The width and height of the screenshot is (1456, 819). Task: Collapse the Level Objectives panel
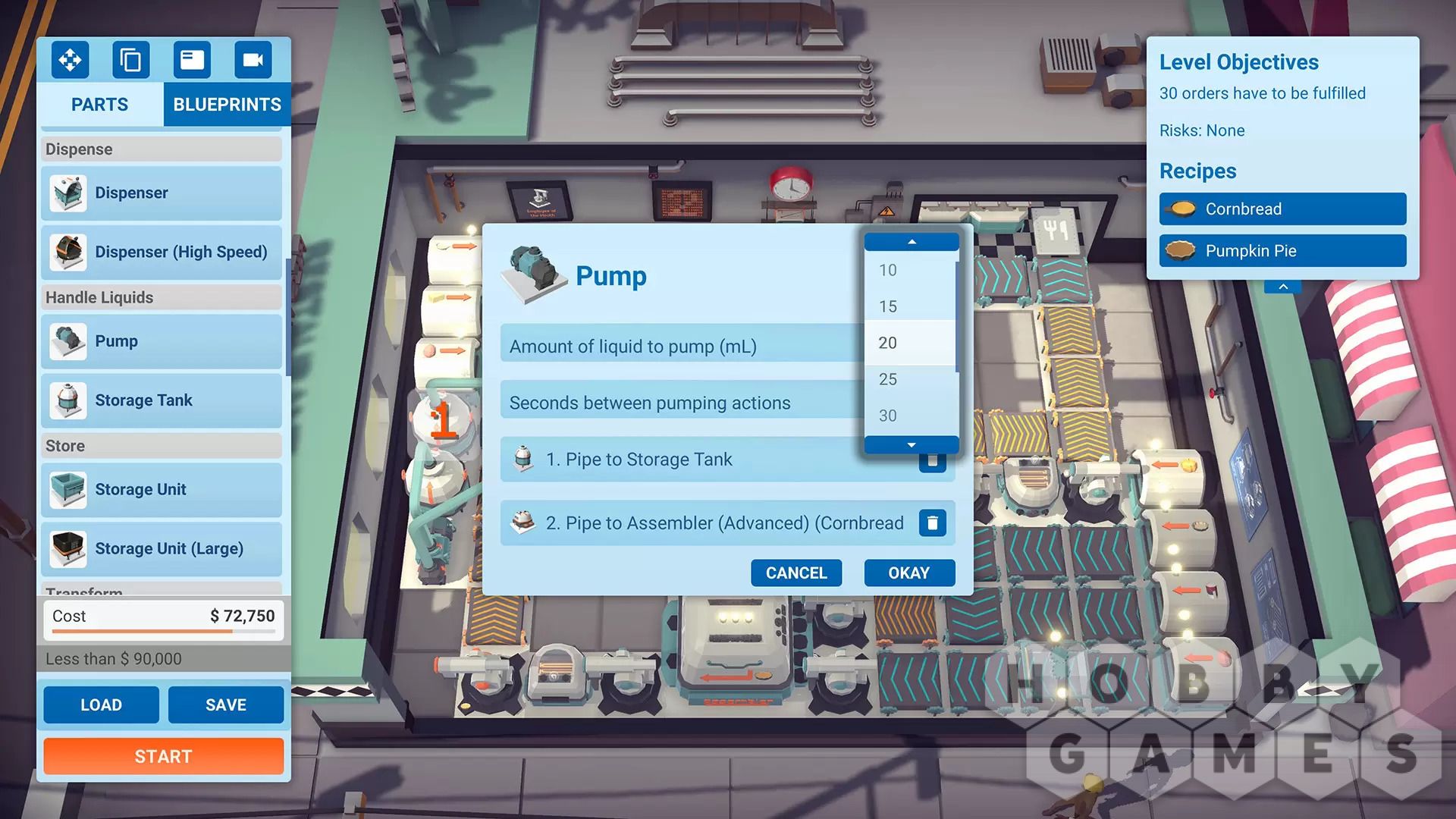(1283, 287)
